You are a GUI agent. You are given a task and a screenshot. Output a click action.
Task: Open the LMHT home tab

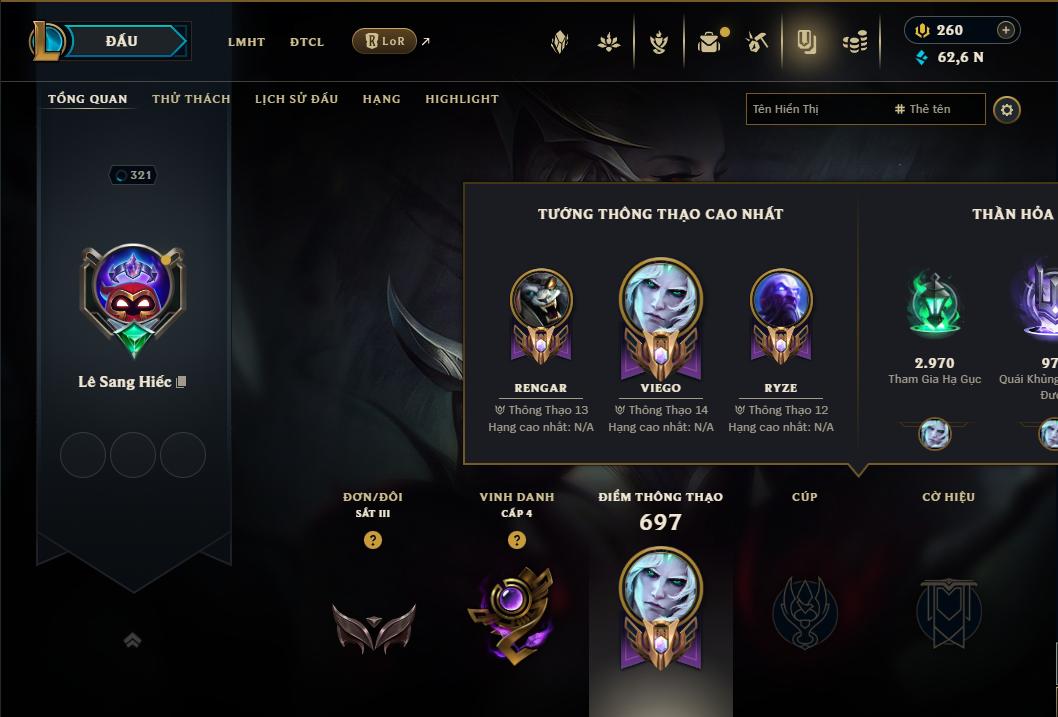pos(246,42)
